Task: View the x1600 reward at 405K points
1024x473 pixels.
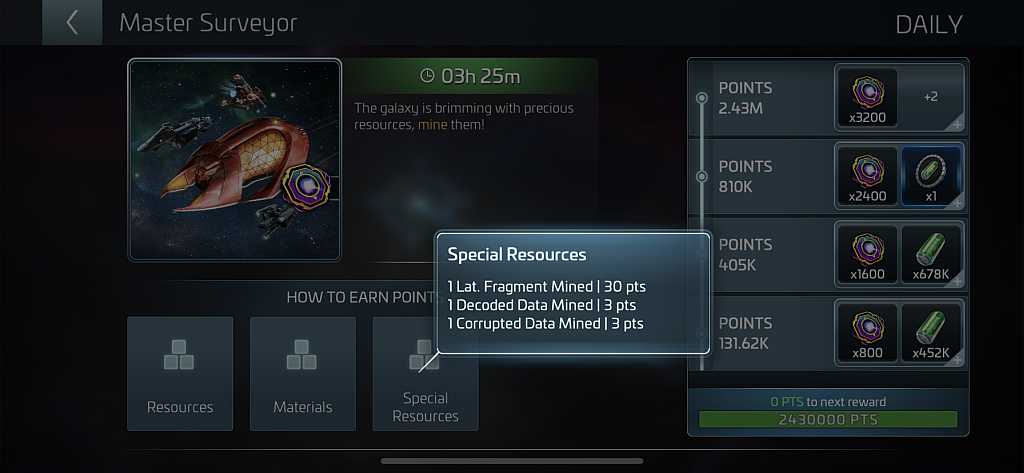Action: coord(866,255)
